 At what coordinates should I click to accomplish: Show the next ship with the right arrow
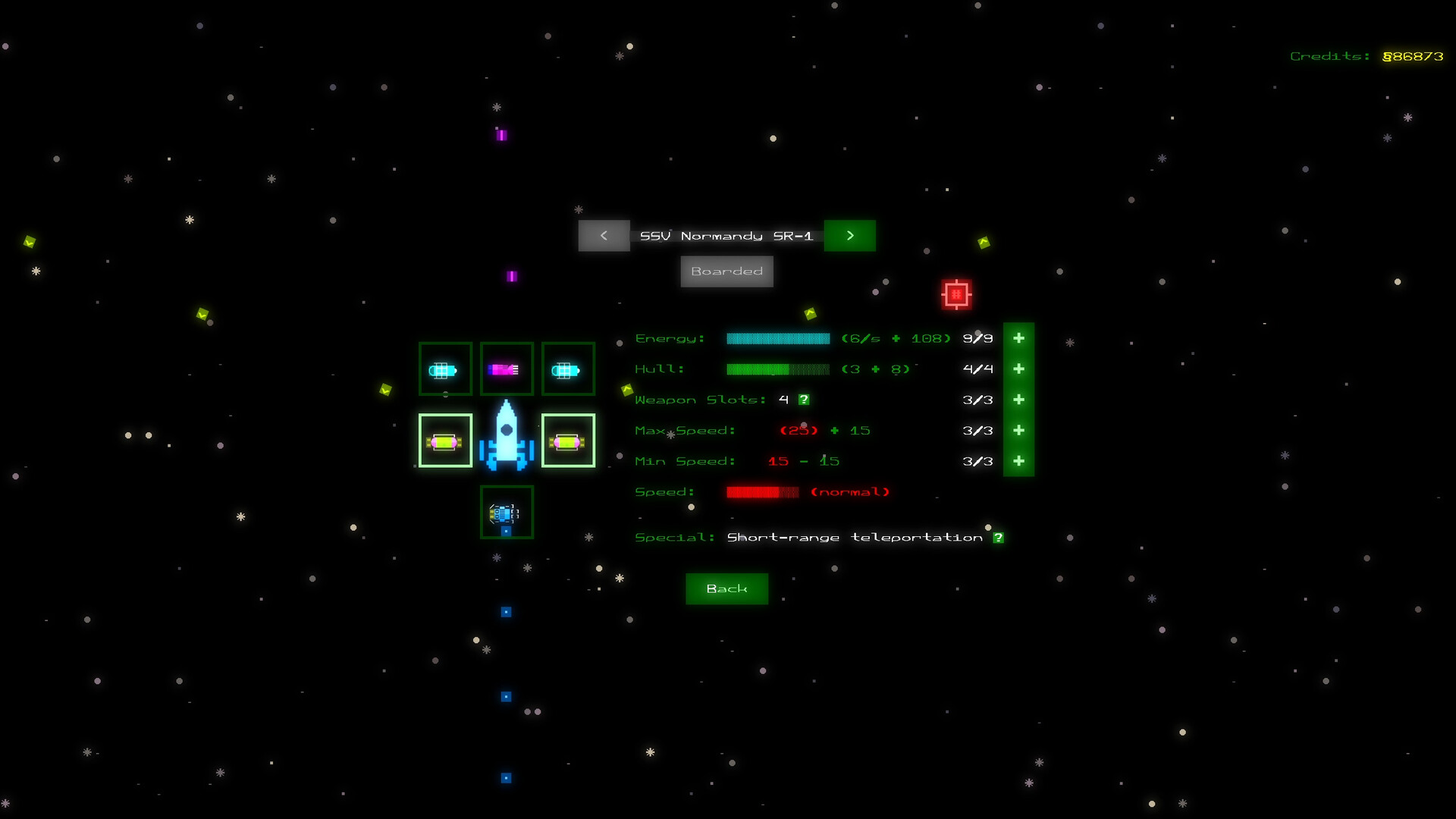pos(849,236)
